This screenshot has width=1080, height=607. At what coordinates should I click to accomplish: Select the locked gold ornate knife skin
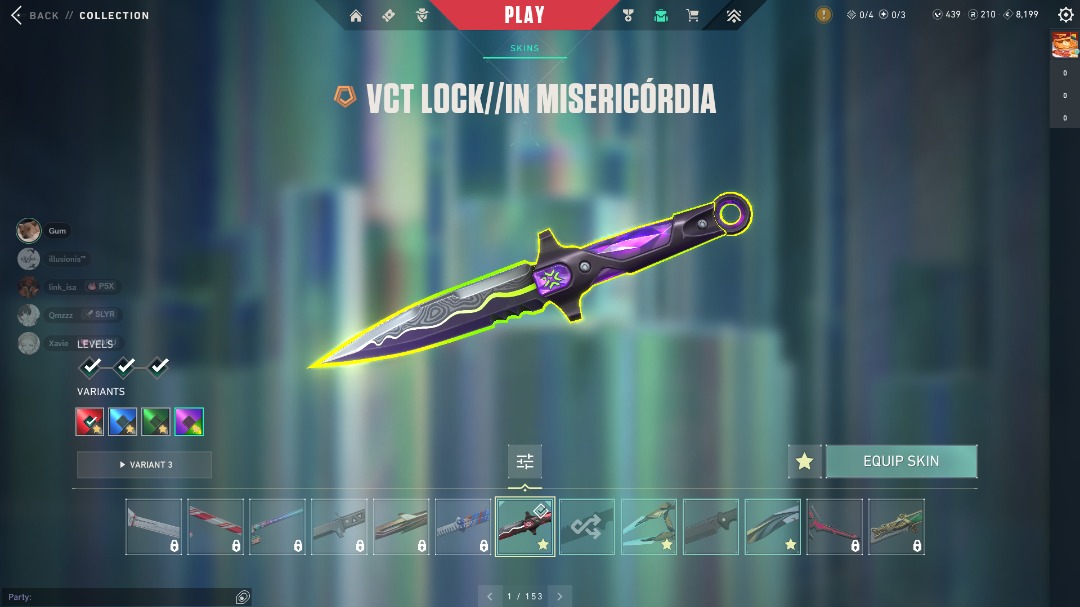(896, 527)
